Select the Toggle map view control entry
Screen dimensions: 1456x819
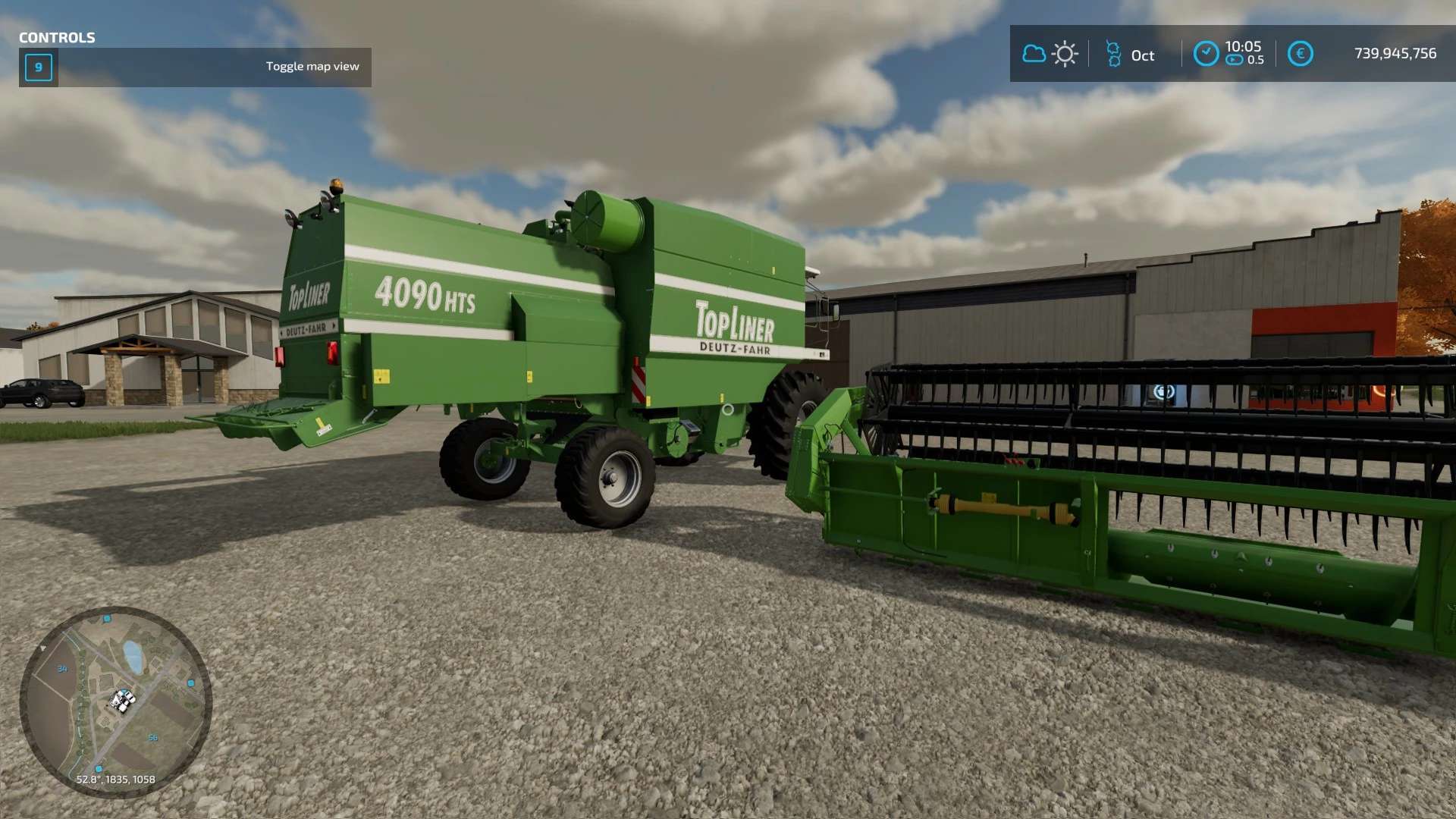pyautogui.click(x=195, y=67)
